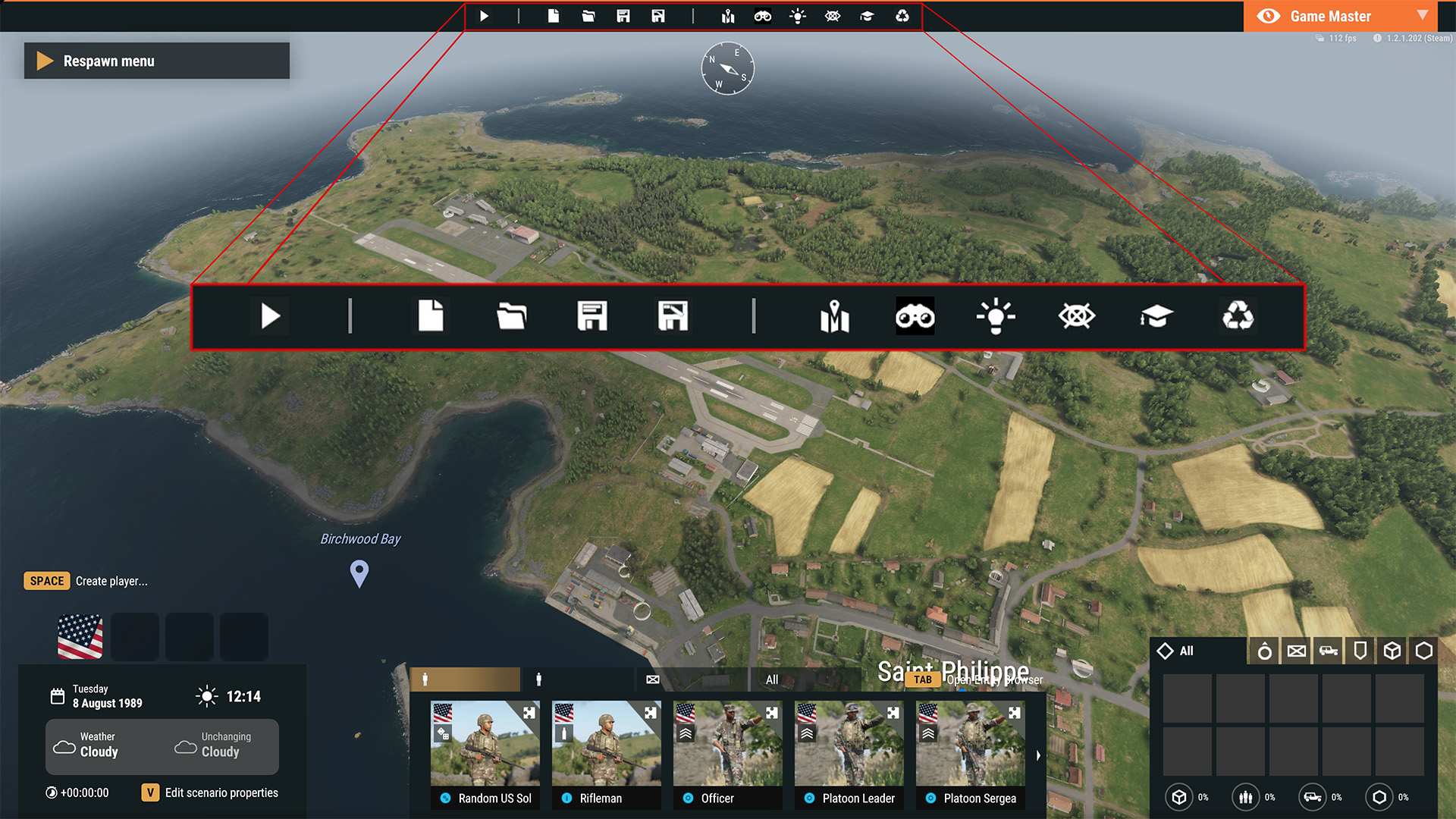1456x819 pixels.
Task: Choose the Platoon Sergeant card
Action: point(971,754)
